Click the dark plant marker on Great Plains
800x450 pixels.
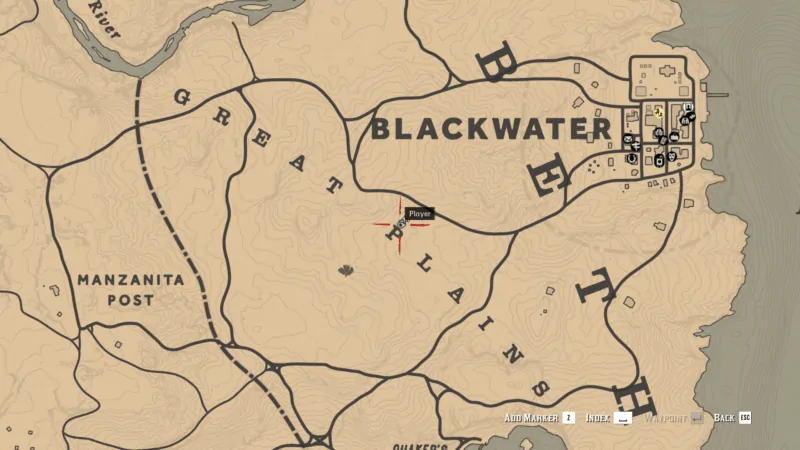[346, 269]
